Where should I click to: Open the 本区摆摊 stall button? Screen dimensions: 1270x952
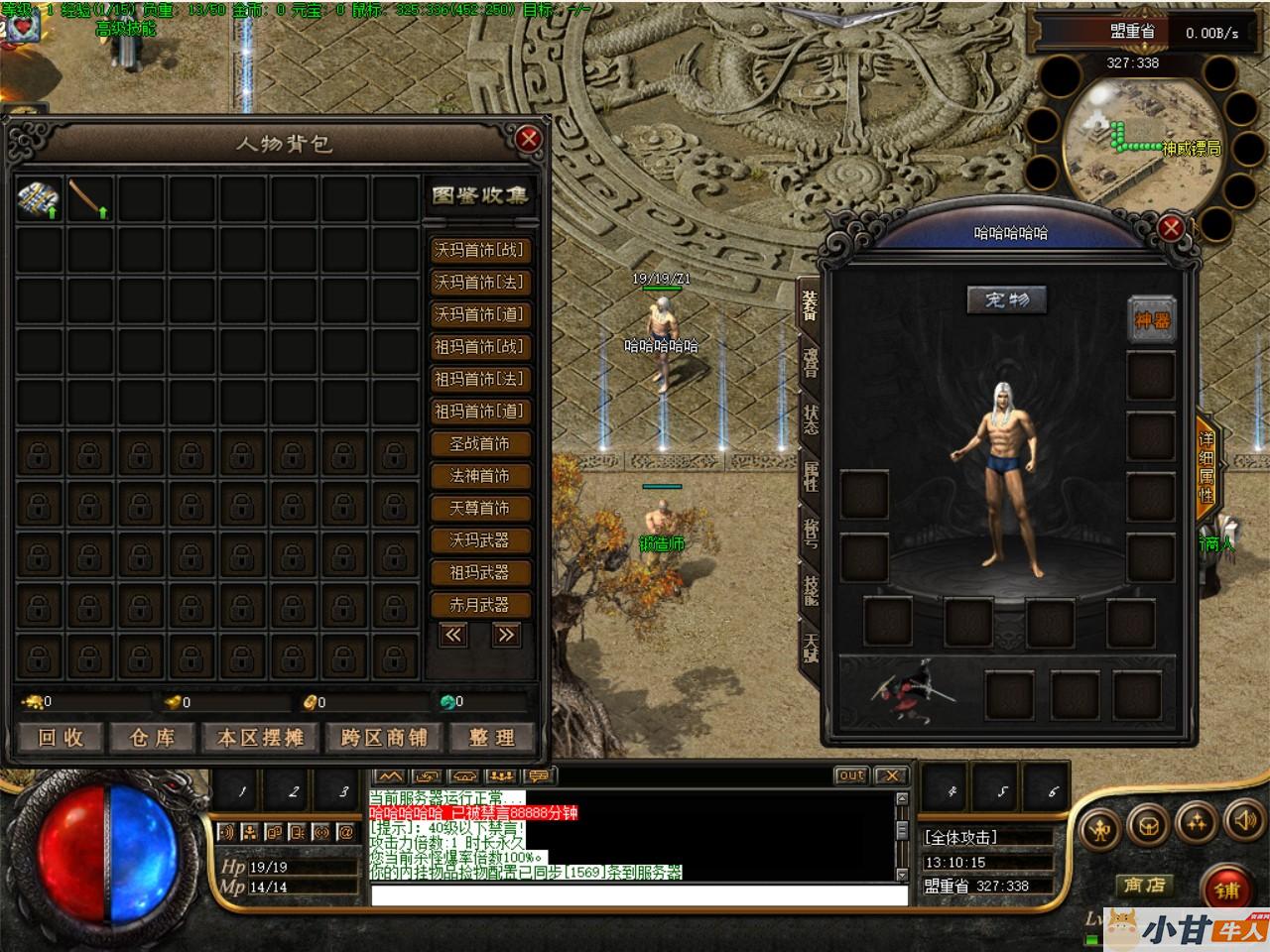point(260,738)
